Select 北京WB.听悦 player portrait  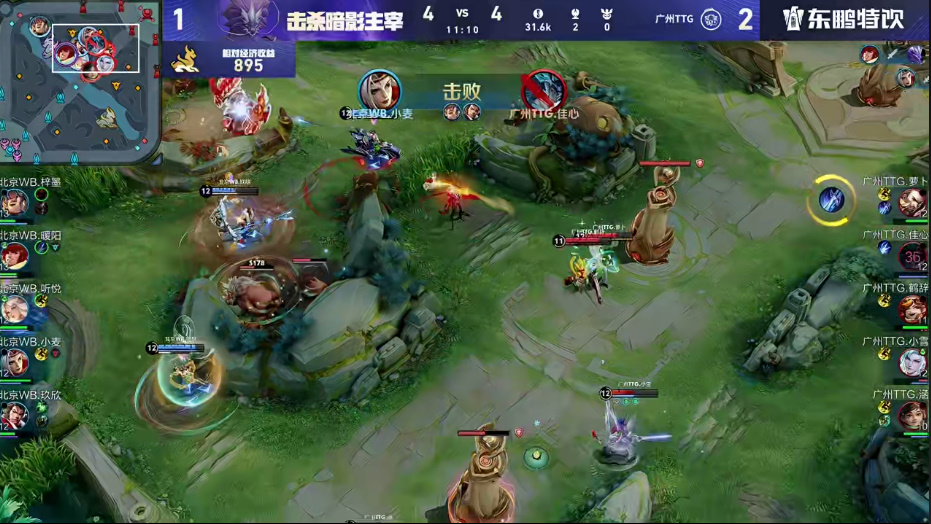pos(14,309)
